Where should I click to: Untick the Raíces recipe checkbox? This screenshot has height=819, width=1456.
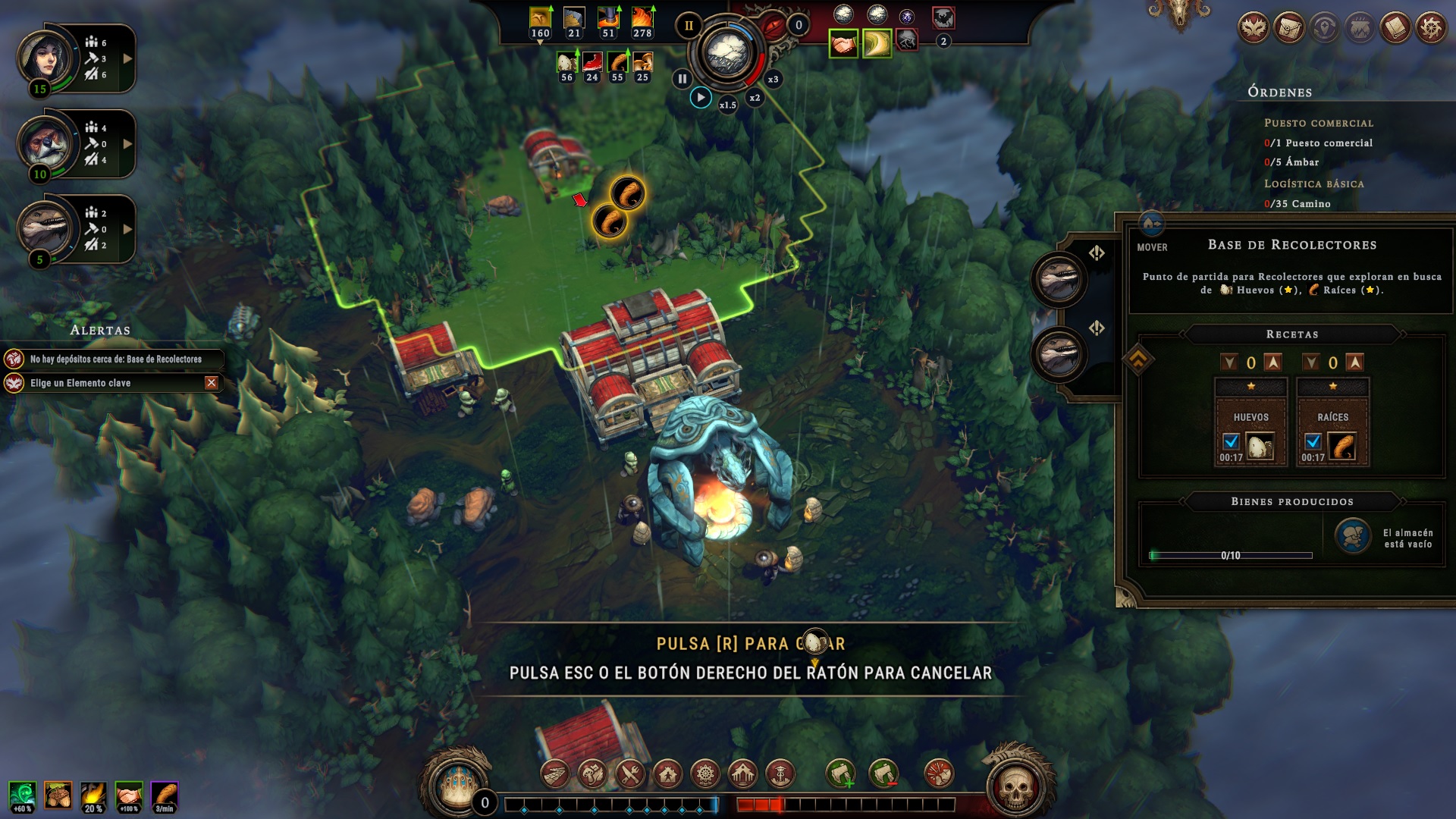[x=1313, y=441]
